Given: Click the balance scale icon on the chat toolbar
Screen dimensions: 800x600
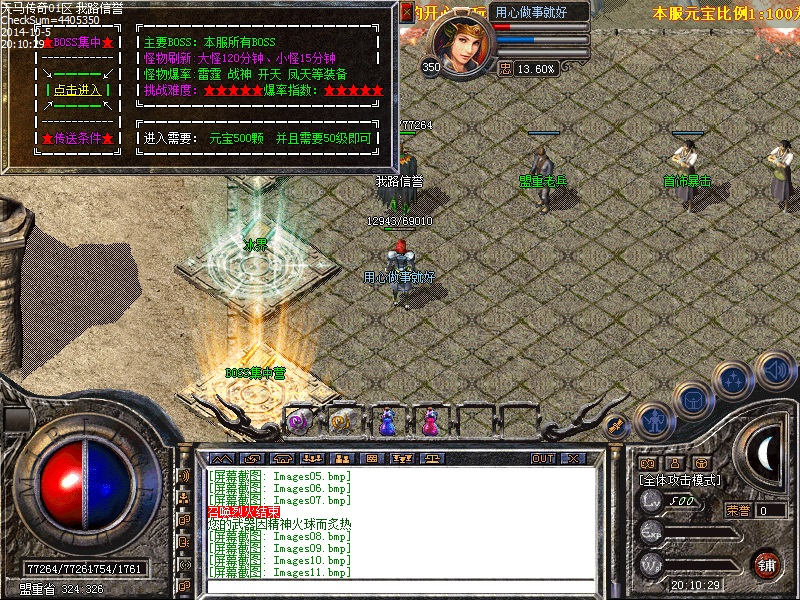Looking at the screenshot, I should 434,458.
